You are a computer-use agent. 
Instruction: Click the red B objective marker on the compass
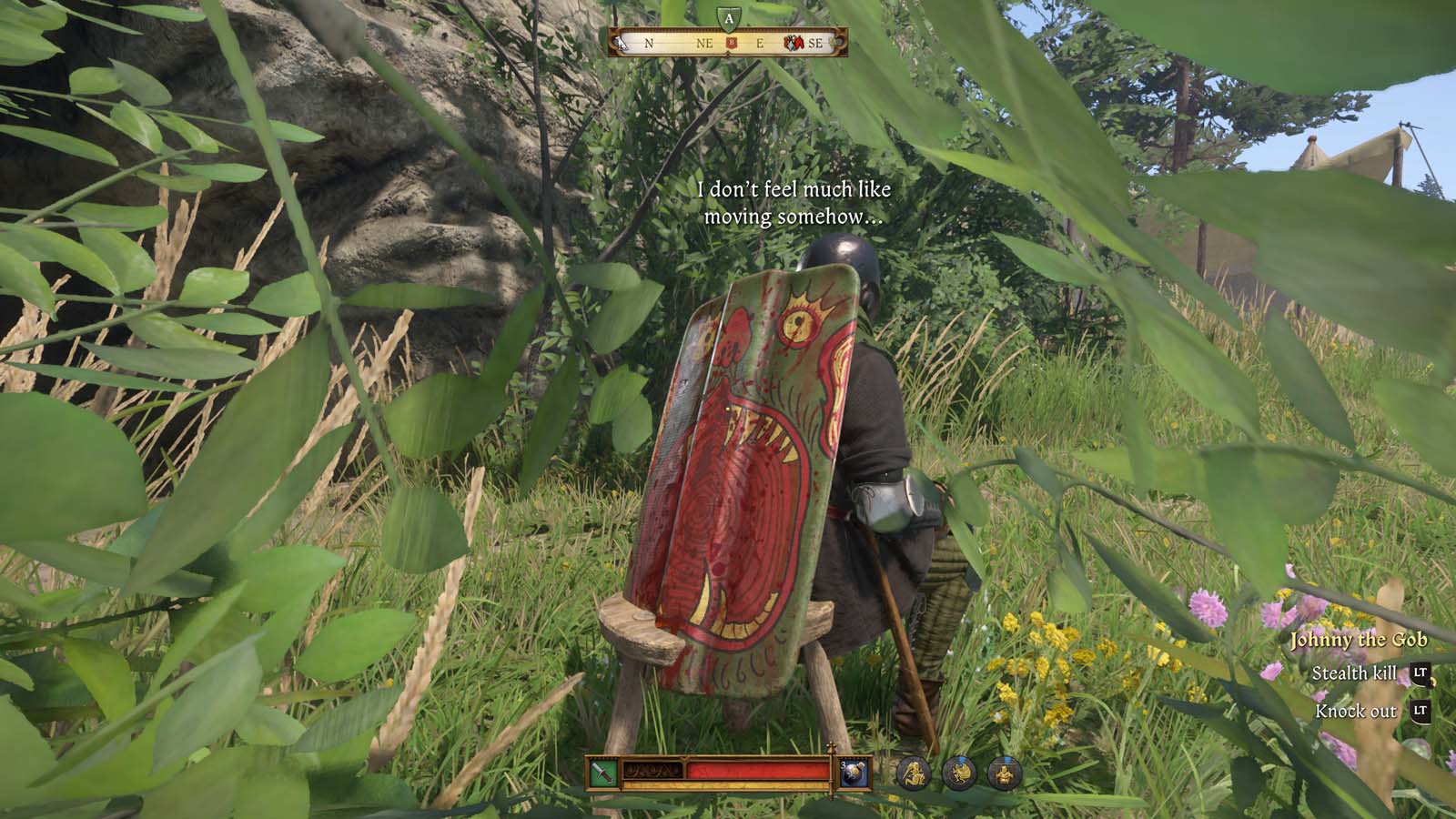[732, 42]
